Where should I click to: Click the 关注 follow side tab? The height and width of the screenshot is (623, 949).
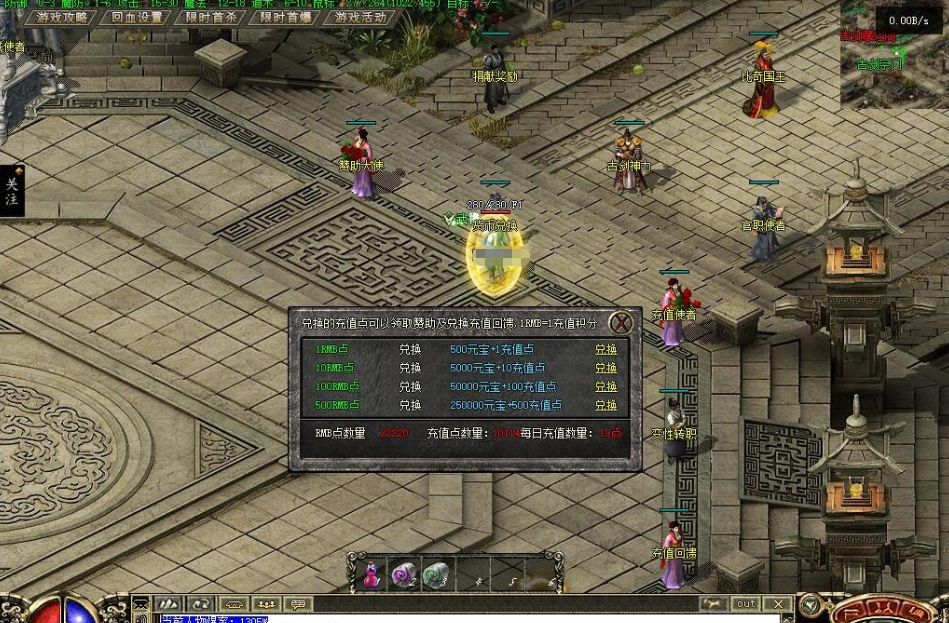12,191
